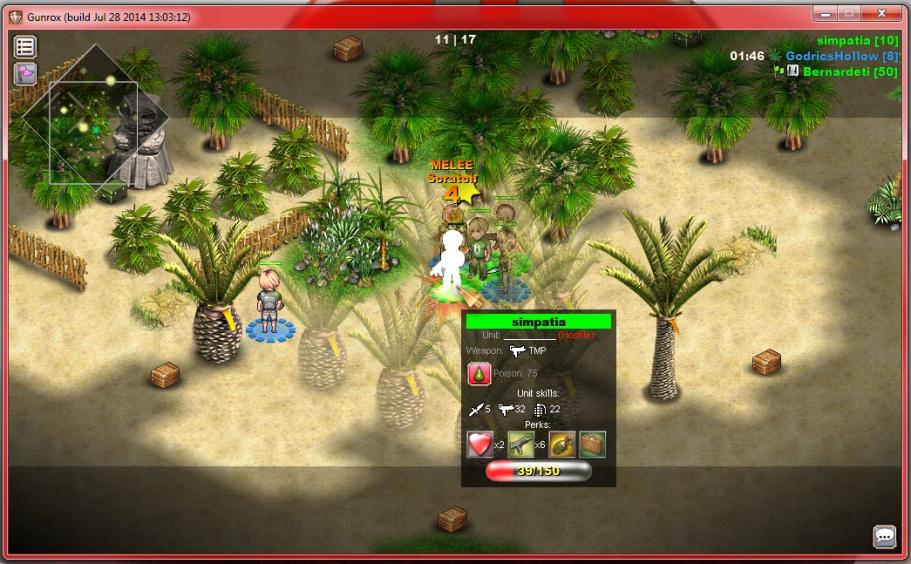This screenshot has height=564, width=911.
Task: Open the list menu button
Action: coord(25,46)
